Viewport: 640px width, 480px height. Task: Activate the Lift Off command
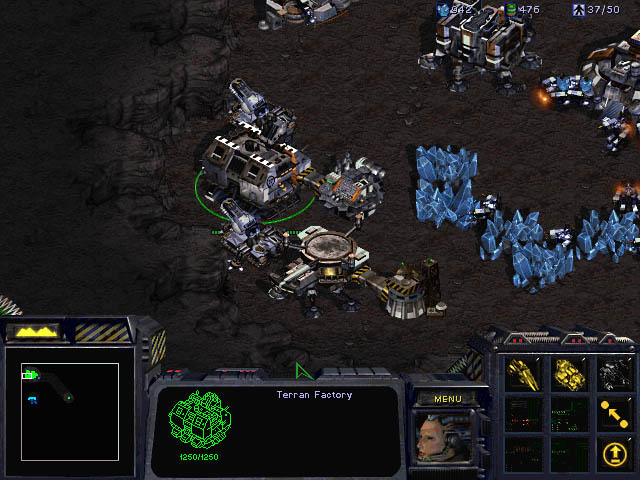pyautogui.click(x=615, y=452)
